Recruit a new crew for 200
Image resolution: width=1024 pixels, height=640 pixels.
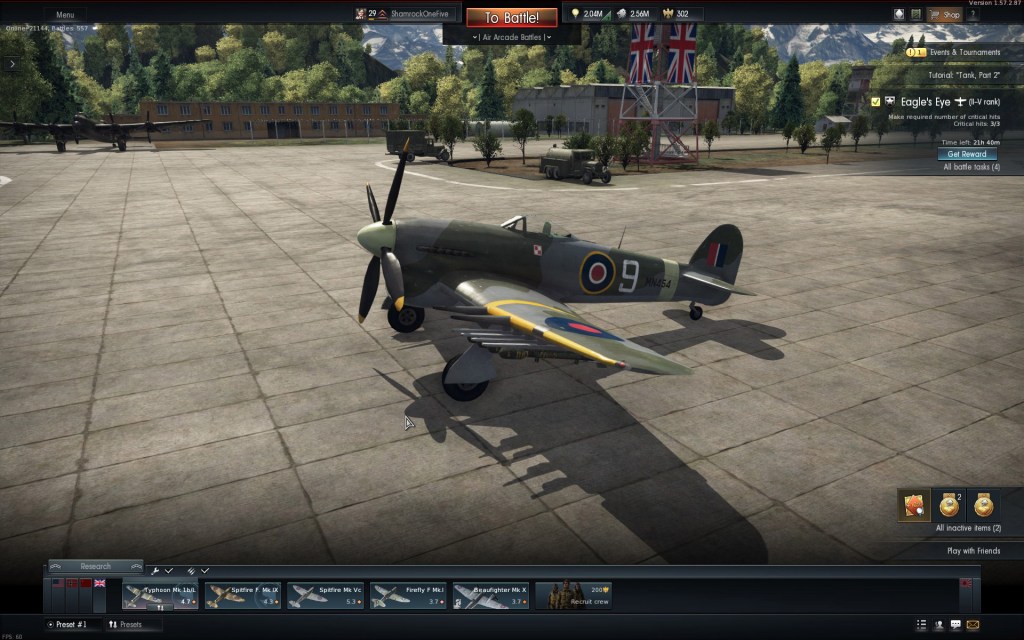[573, 595]
